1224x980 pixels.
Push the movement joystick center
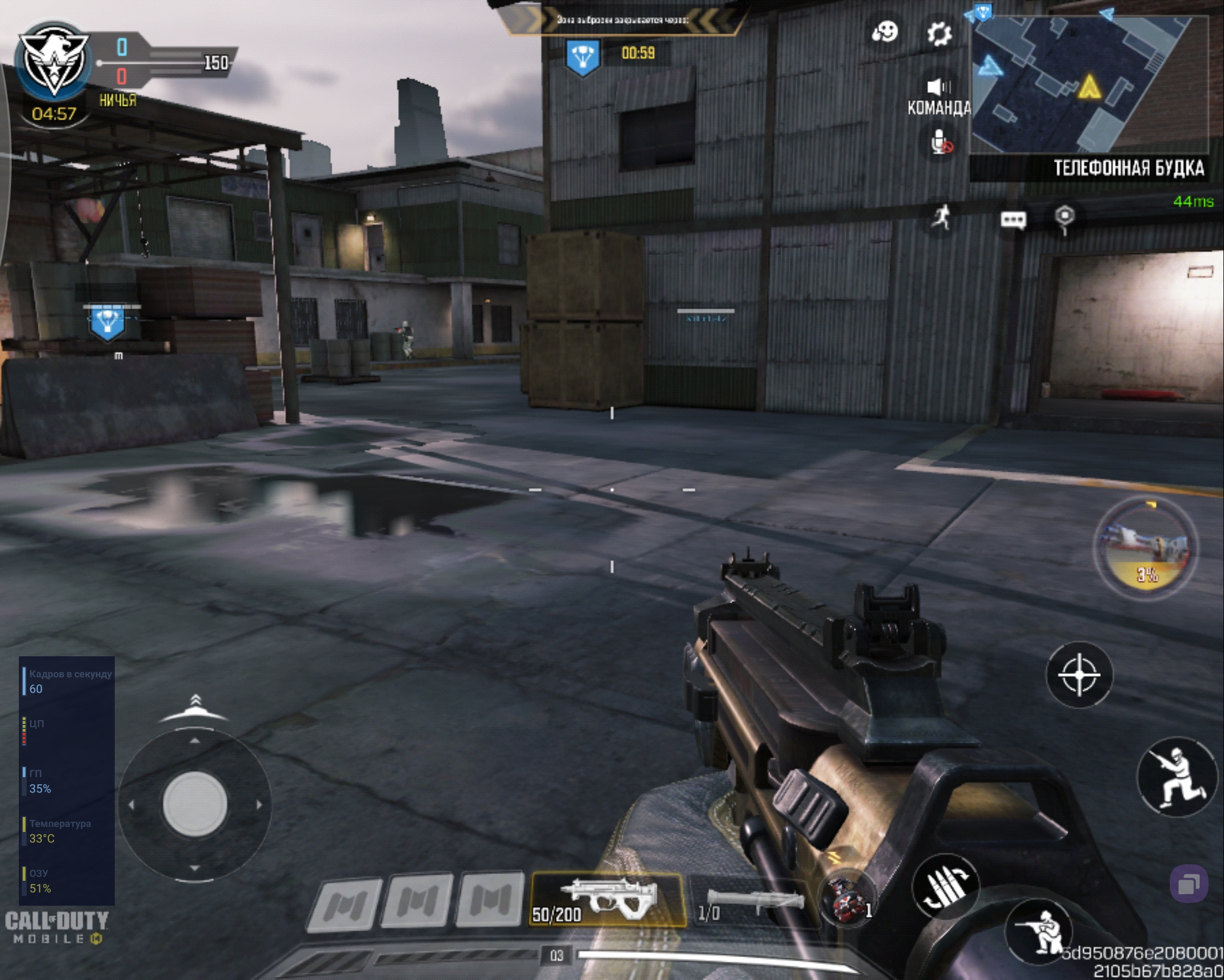(195, 804)
